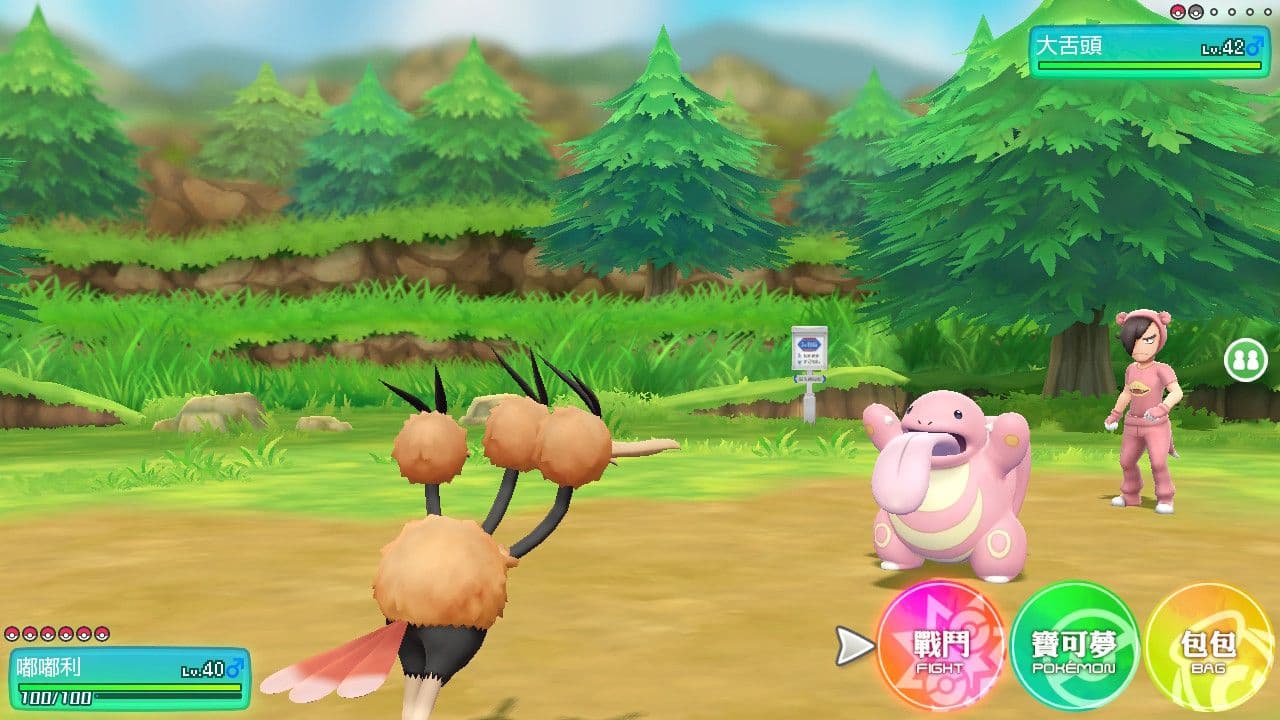Click the last Poké Ball in your party row
The image size is (1280, 720).
(x=102, y=633)
